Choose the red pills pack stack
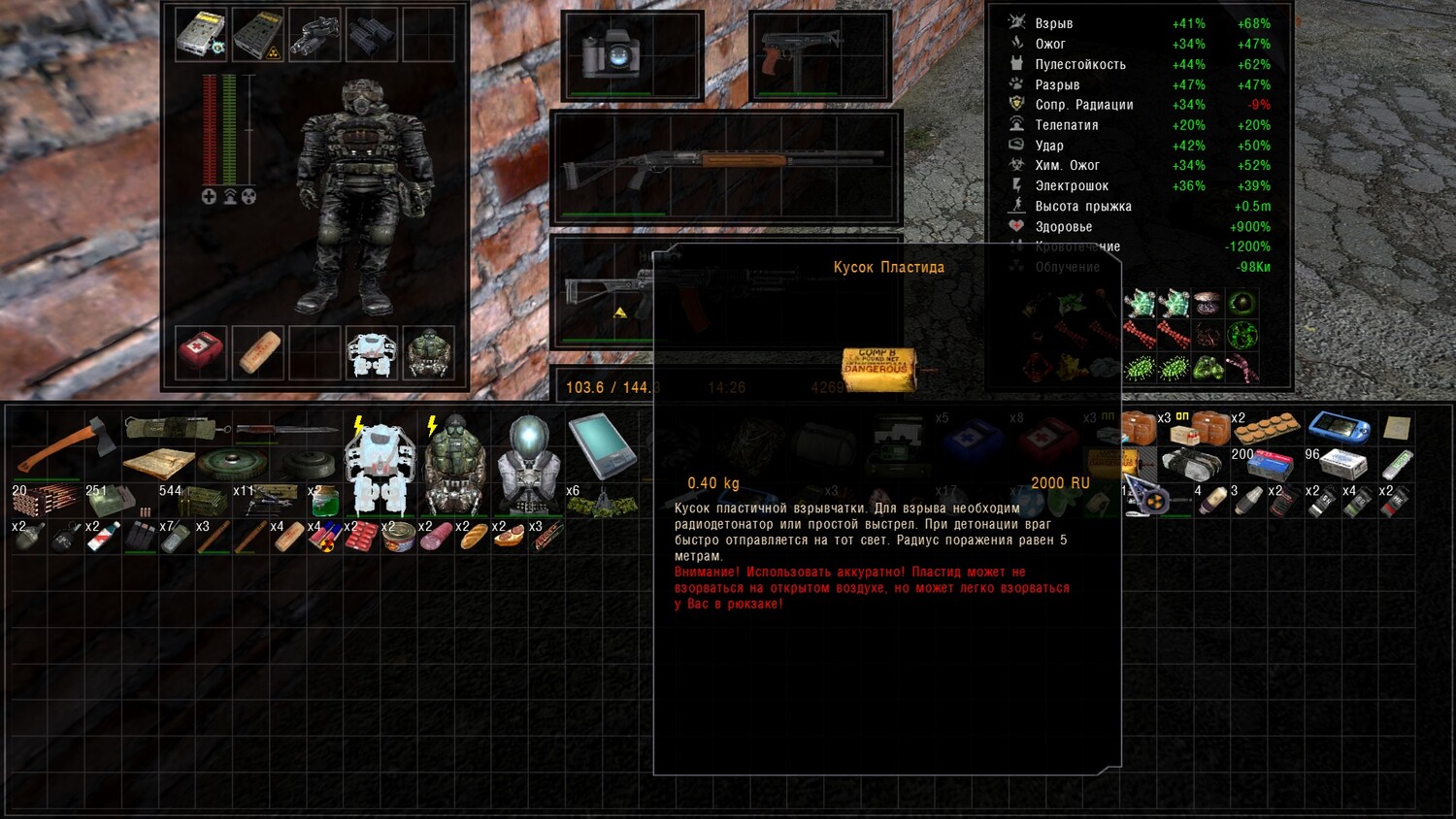 [x=360, y=536]
